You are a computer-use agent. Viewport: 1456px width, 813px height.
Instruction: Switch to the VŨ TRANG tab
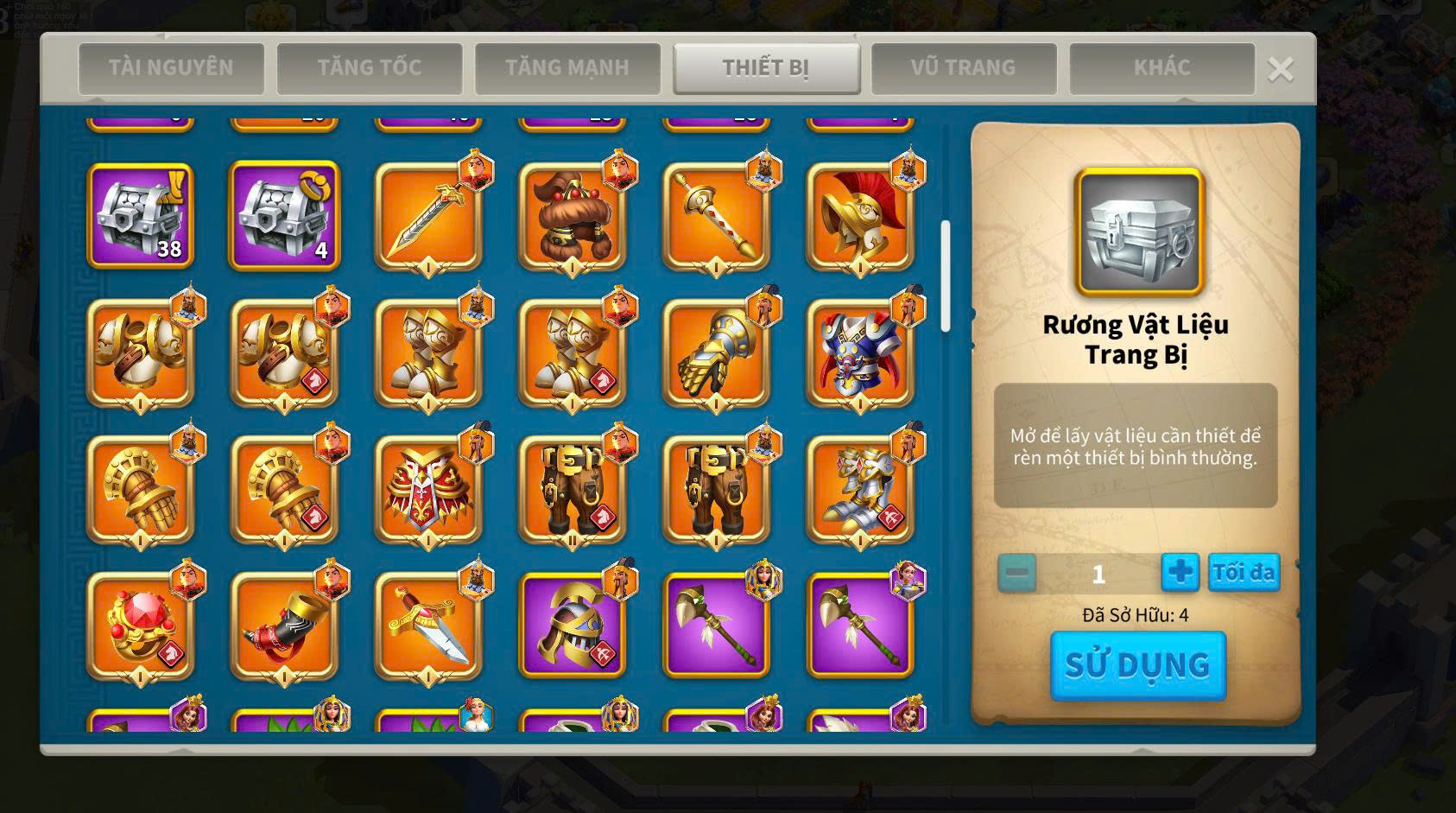964,67
